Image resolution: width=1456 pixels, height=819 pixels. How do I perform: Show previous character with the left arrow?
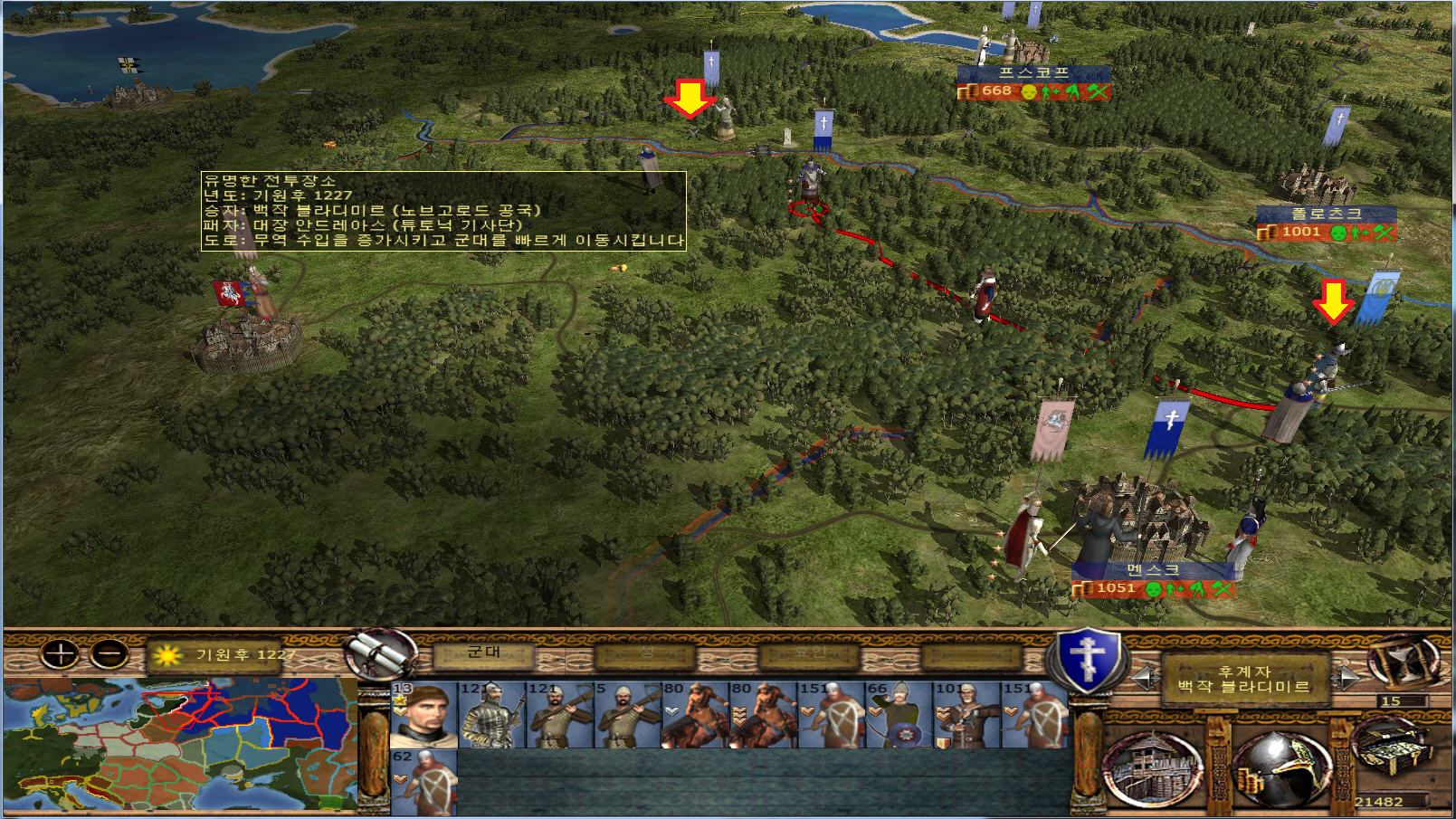pos(1145,677)
